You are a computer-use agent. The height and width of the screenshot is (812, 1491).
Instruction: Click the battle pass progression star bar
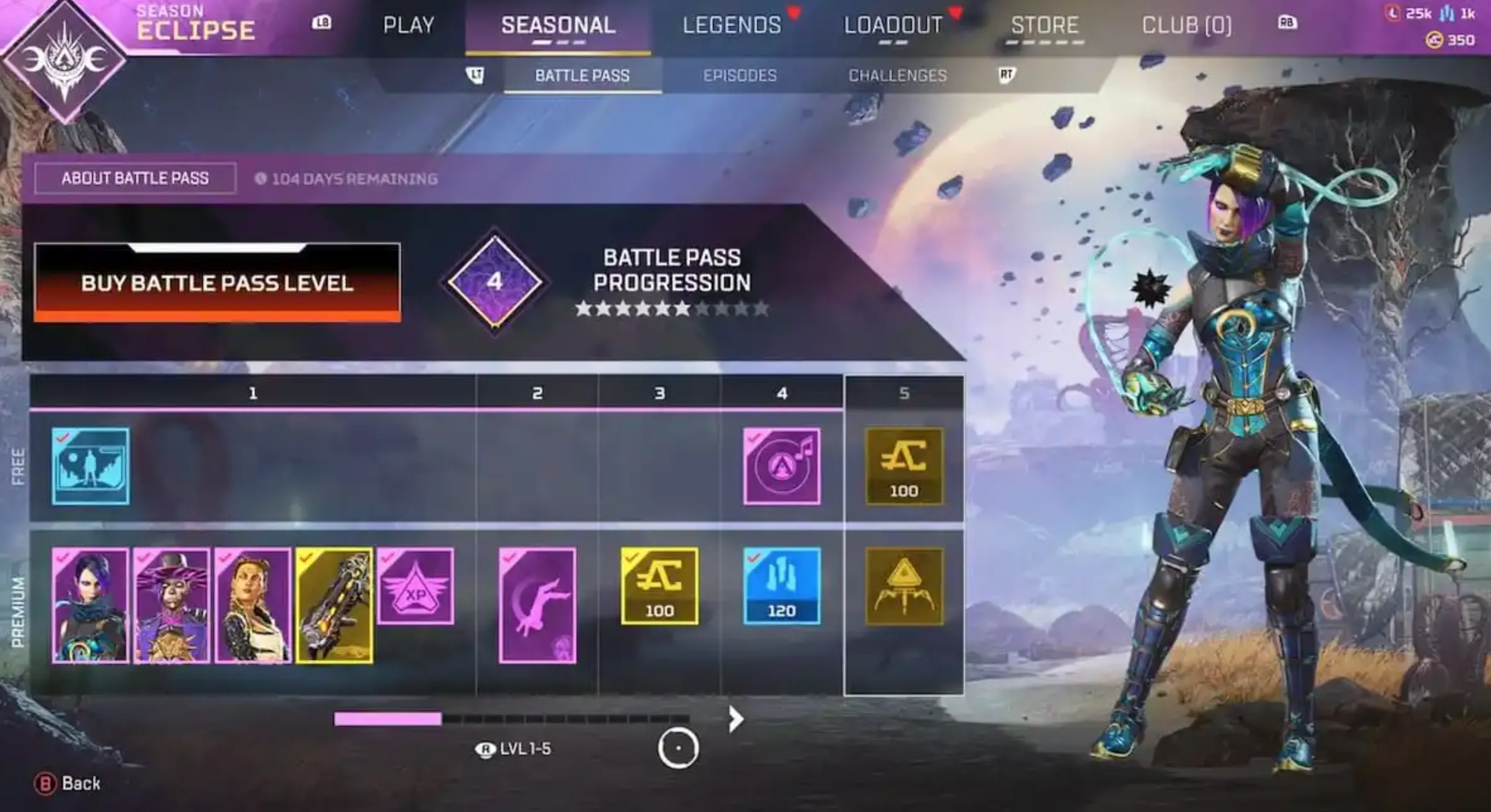(x=672, y=310)
